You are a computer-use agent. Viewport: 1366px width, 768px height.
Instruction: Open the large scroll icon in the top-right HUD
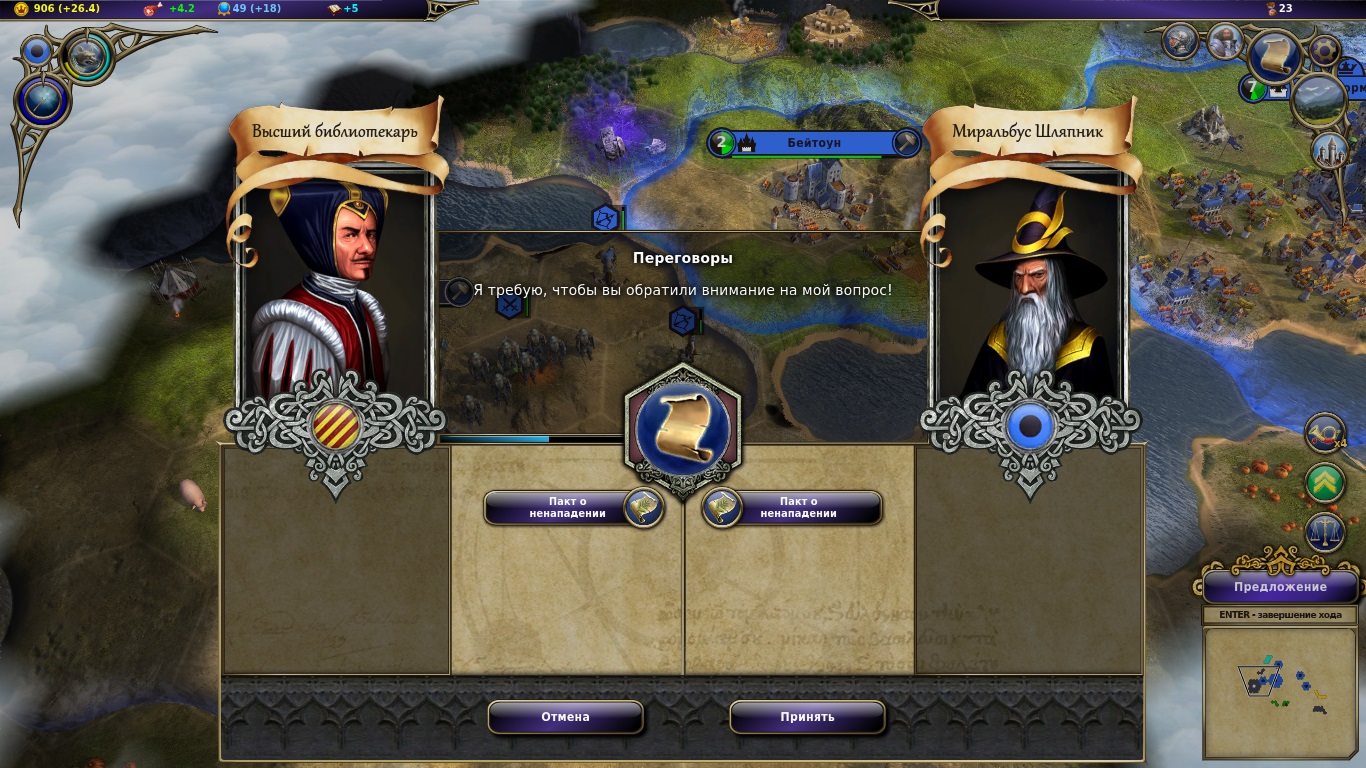[x=1275, y=57]
